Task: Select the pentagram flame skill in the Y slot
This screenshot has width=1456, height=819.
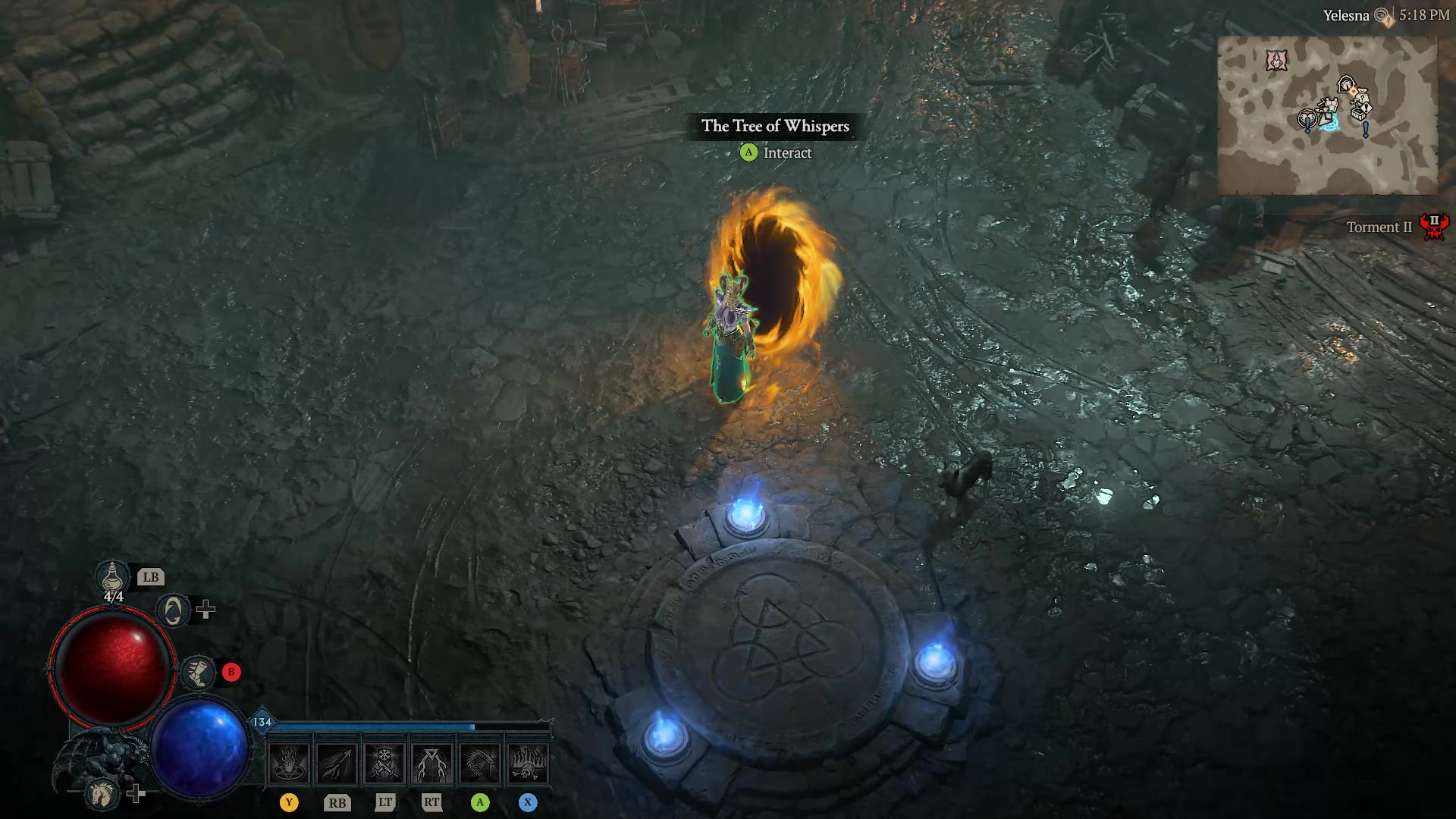Action: [290, 764]
